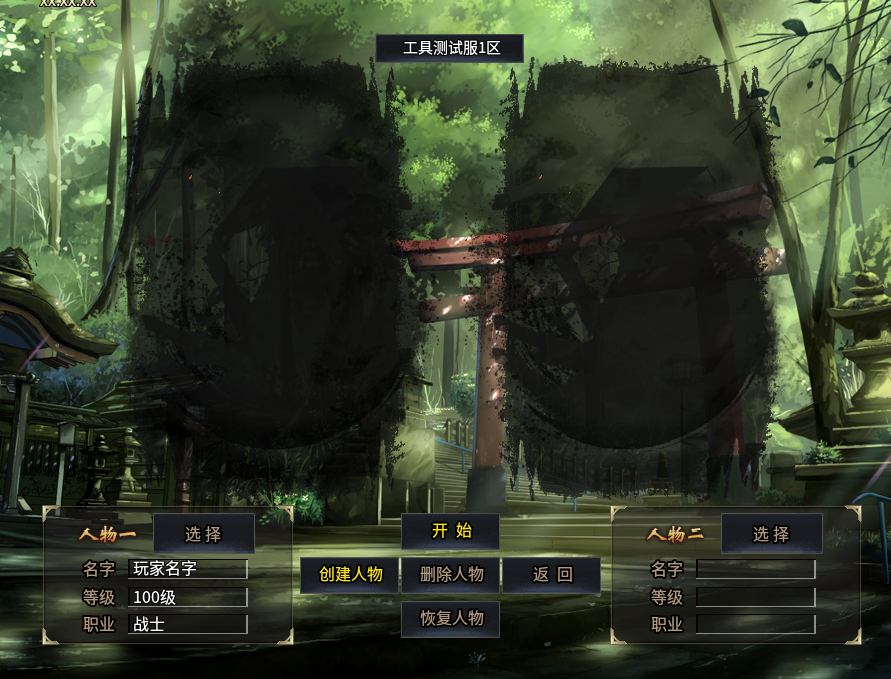Choose 删除人物 to delete character
This screenshot has width=891, height=679.
tap(450, 575)
